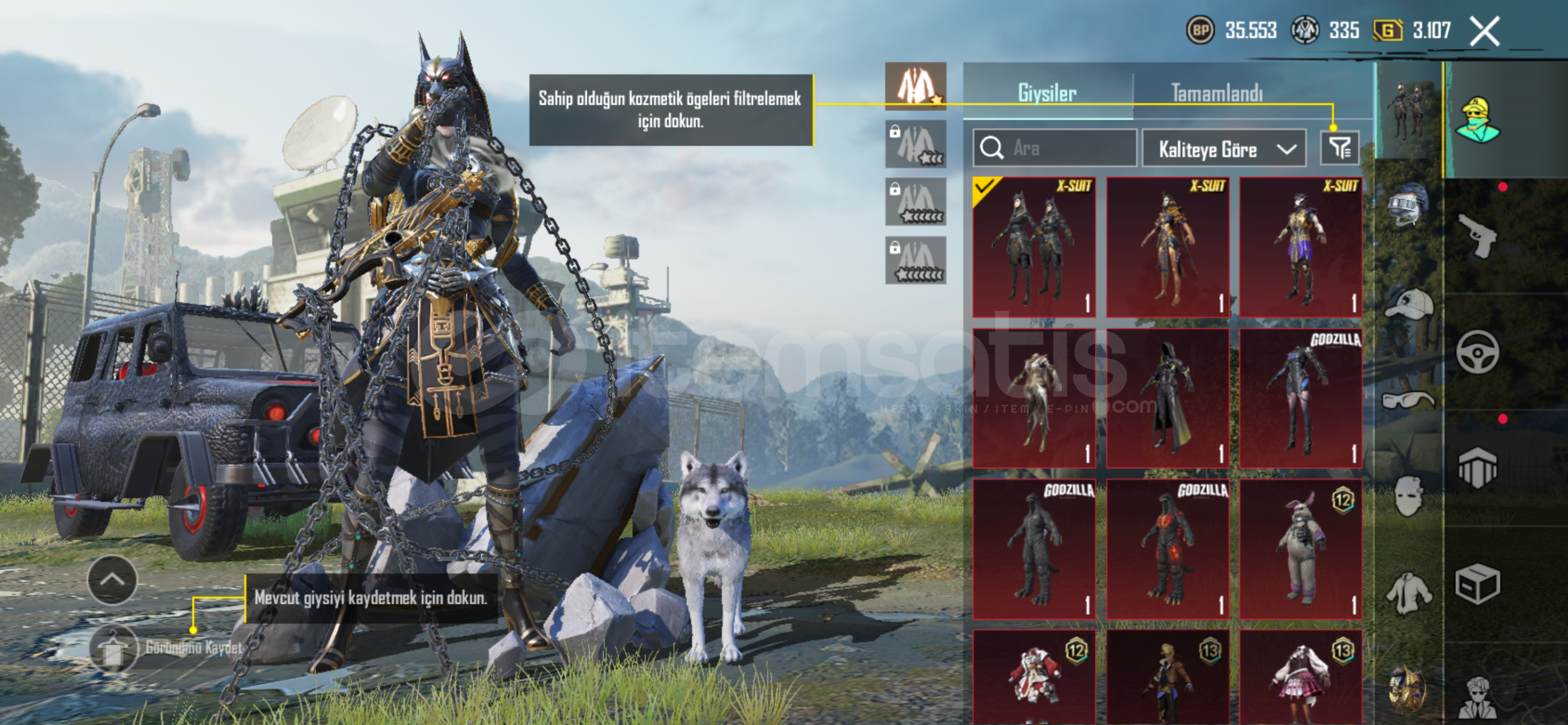
Task: Choose the glasses accessory category
Action: click(x=1408, y=401)
